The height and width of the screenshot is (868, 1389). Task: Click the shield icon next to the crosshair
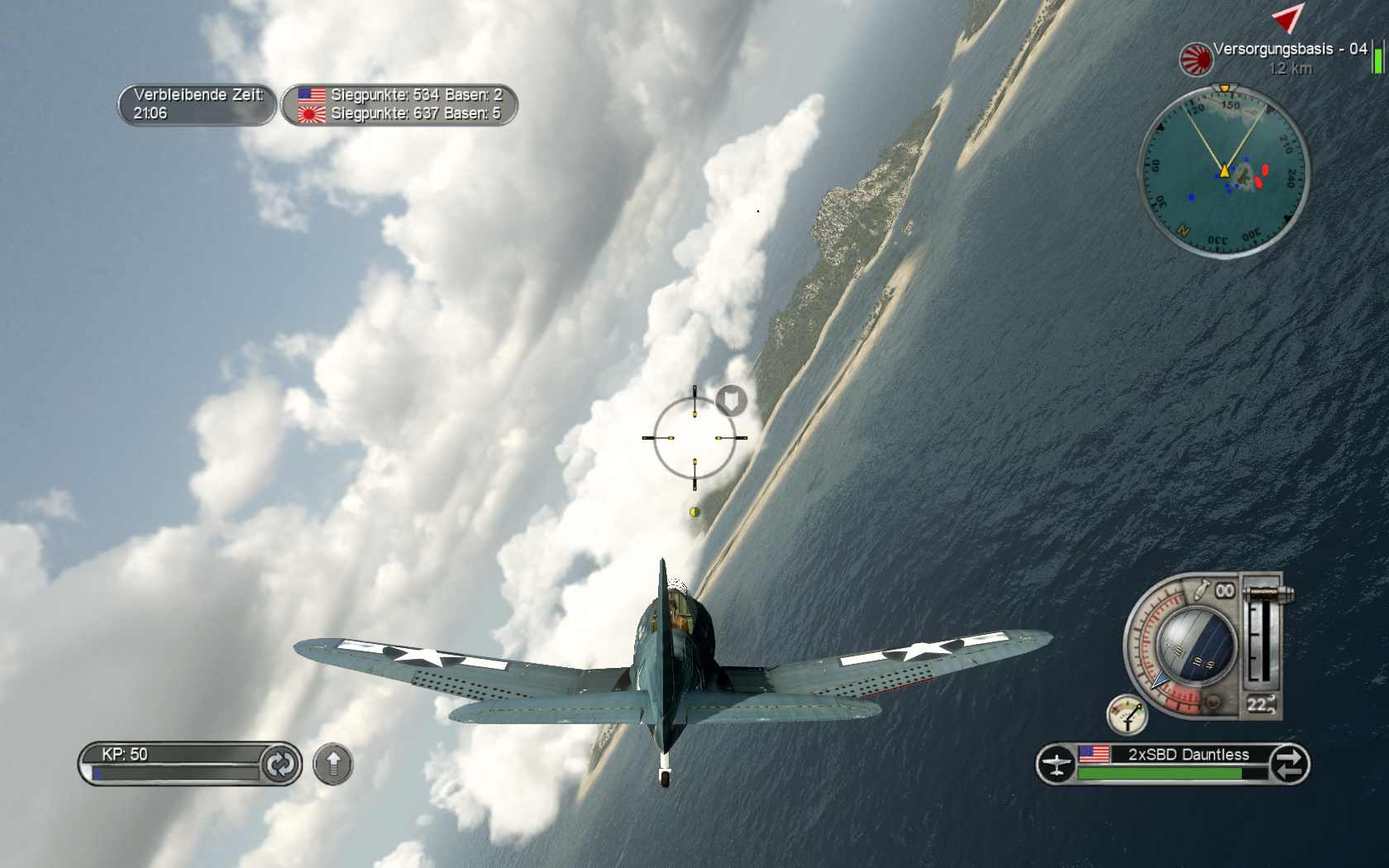point(731,401)
